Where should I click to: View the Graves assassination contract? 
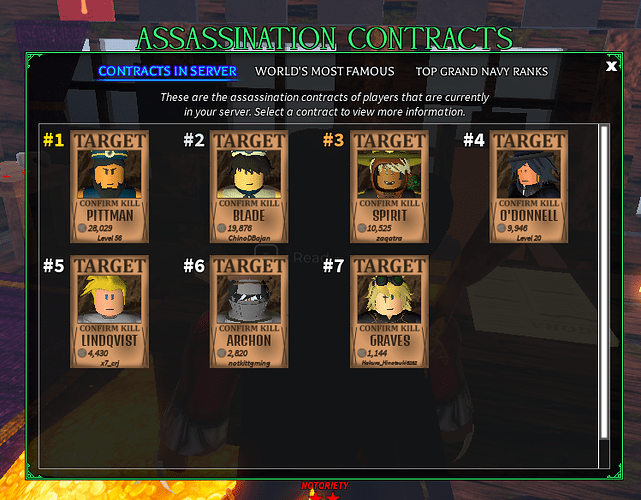(x=390, y=311)
